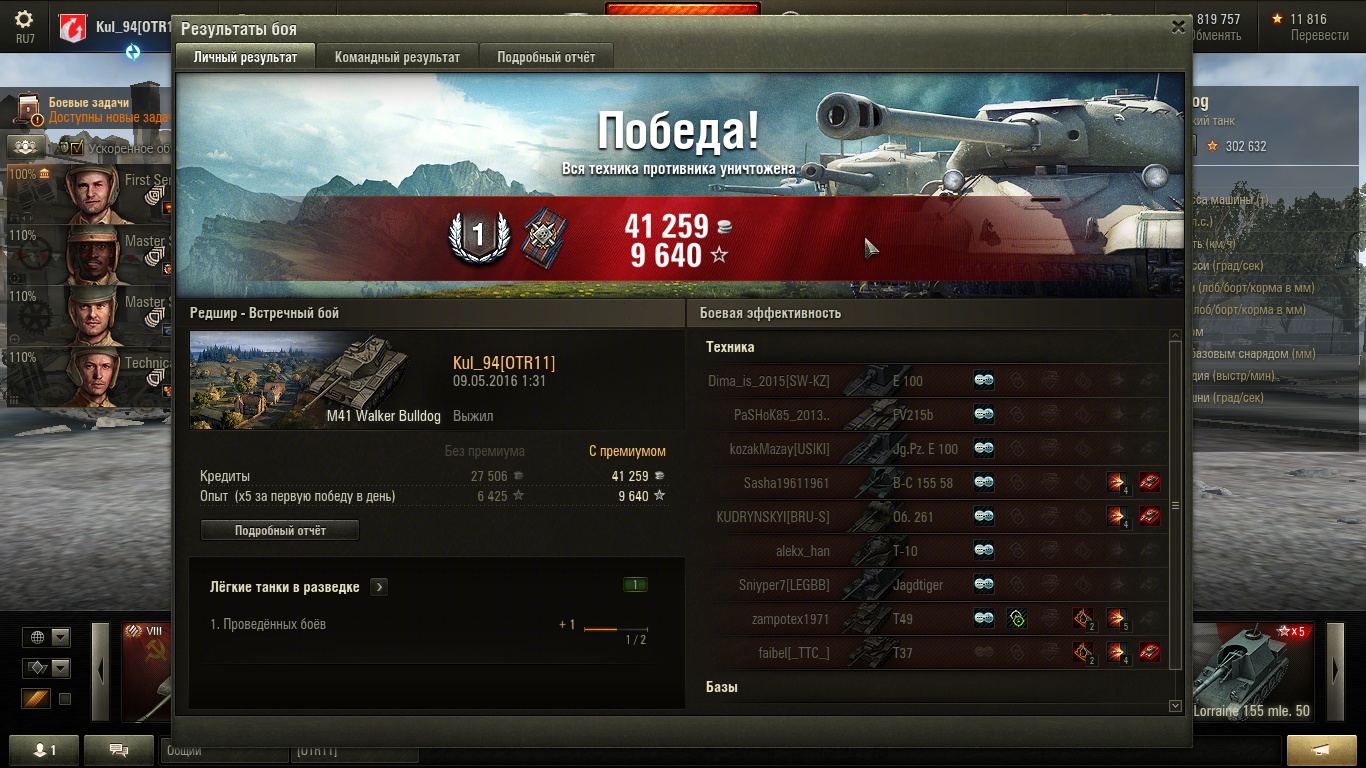Click the Подробный отчёт button under credits
Viewport: 1366px width, 768px height.
coord(280,530)
